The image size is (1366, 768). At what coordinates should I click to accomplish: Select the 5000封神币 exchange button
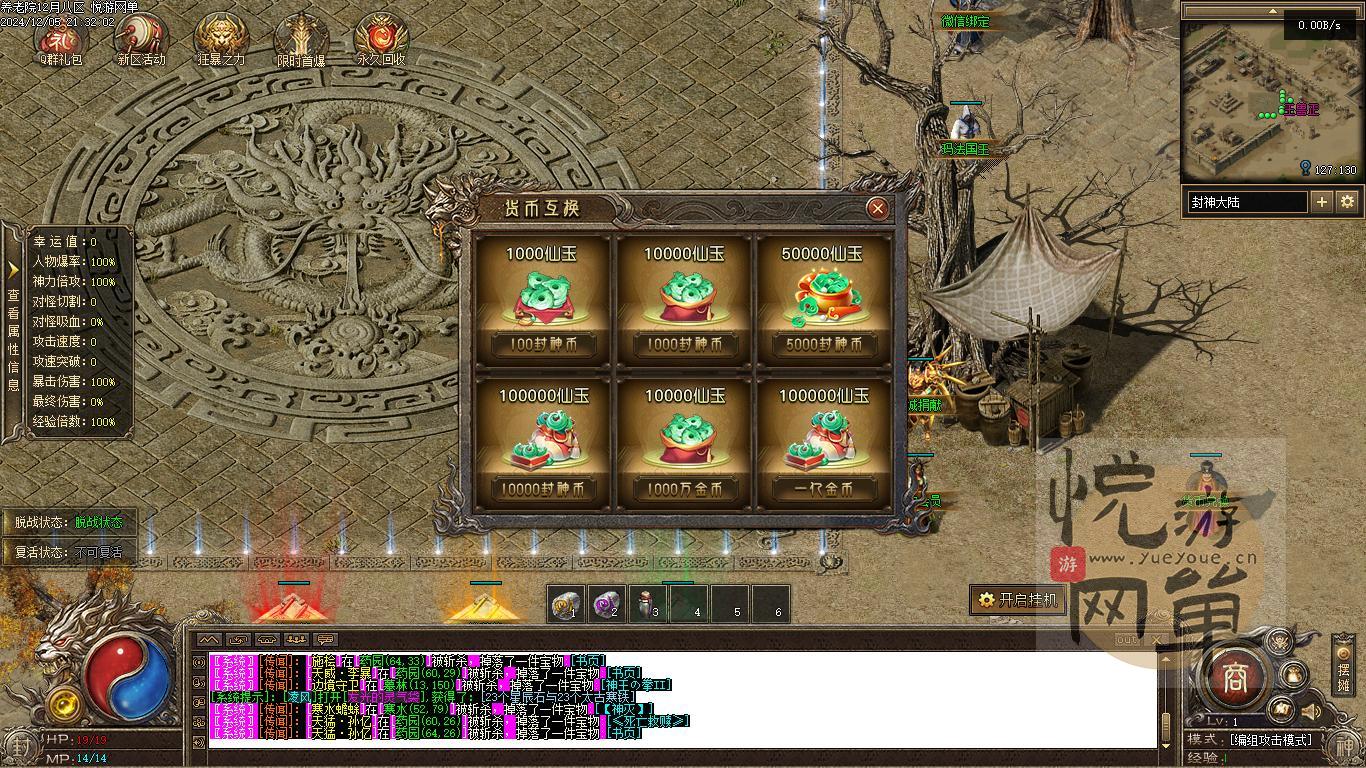[823, 346]
